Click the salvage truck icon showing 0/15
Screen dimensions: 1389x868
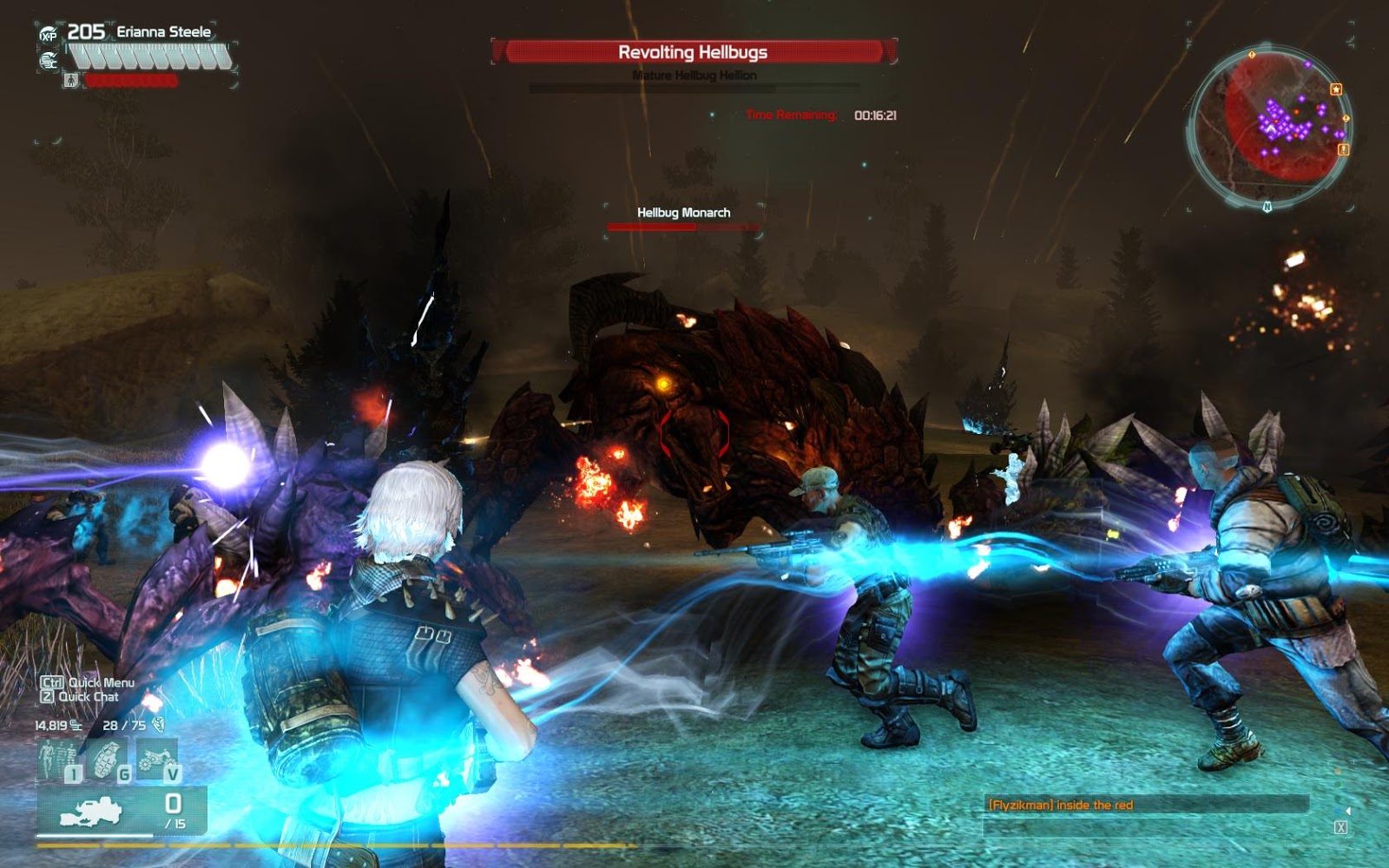[92, 811]
